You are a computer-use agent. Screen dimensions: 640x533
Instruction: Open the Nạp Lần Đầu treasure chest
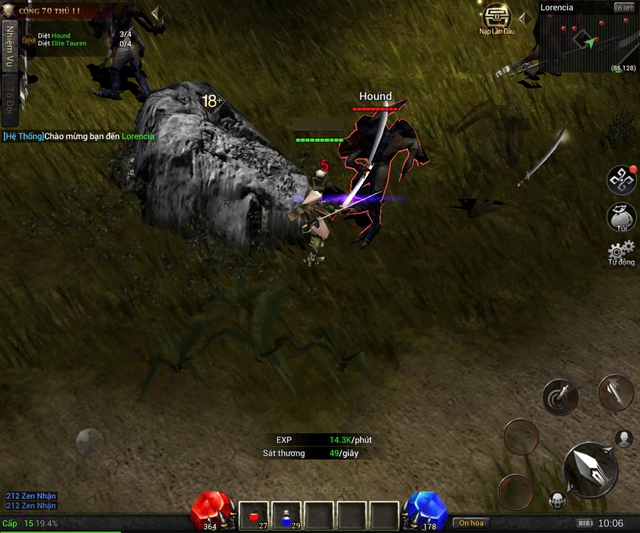coord(496,17)
